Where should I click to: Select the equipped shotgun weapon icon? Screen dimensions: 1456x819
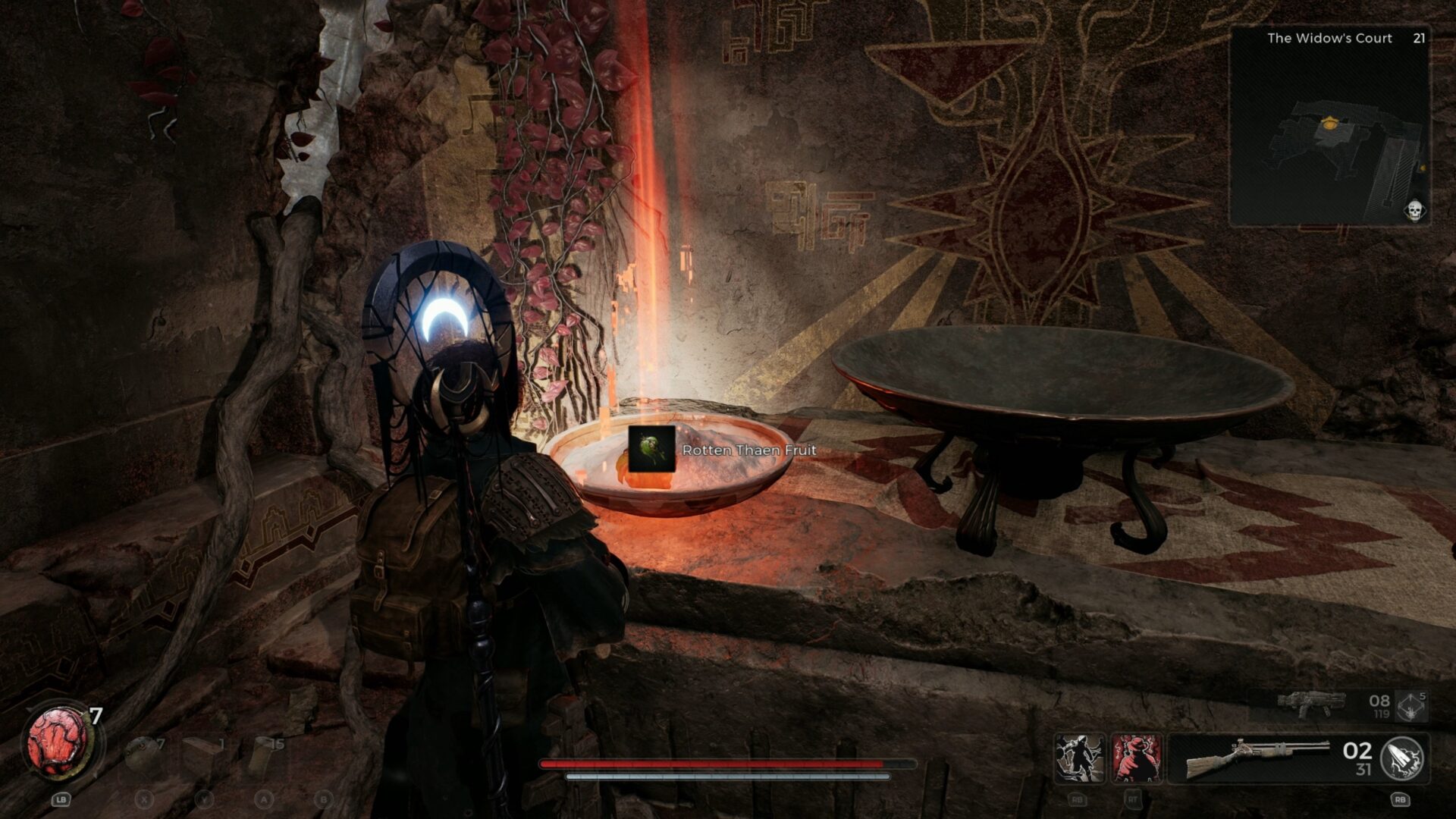pos(1259,760)
